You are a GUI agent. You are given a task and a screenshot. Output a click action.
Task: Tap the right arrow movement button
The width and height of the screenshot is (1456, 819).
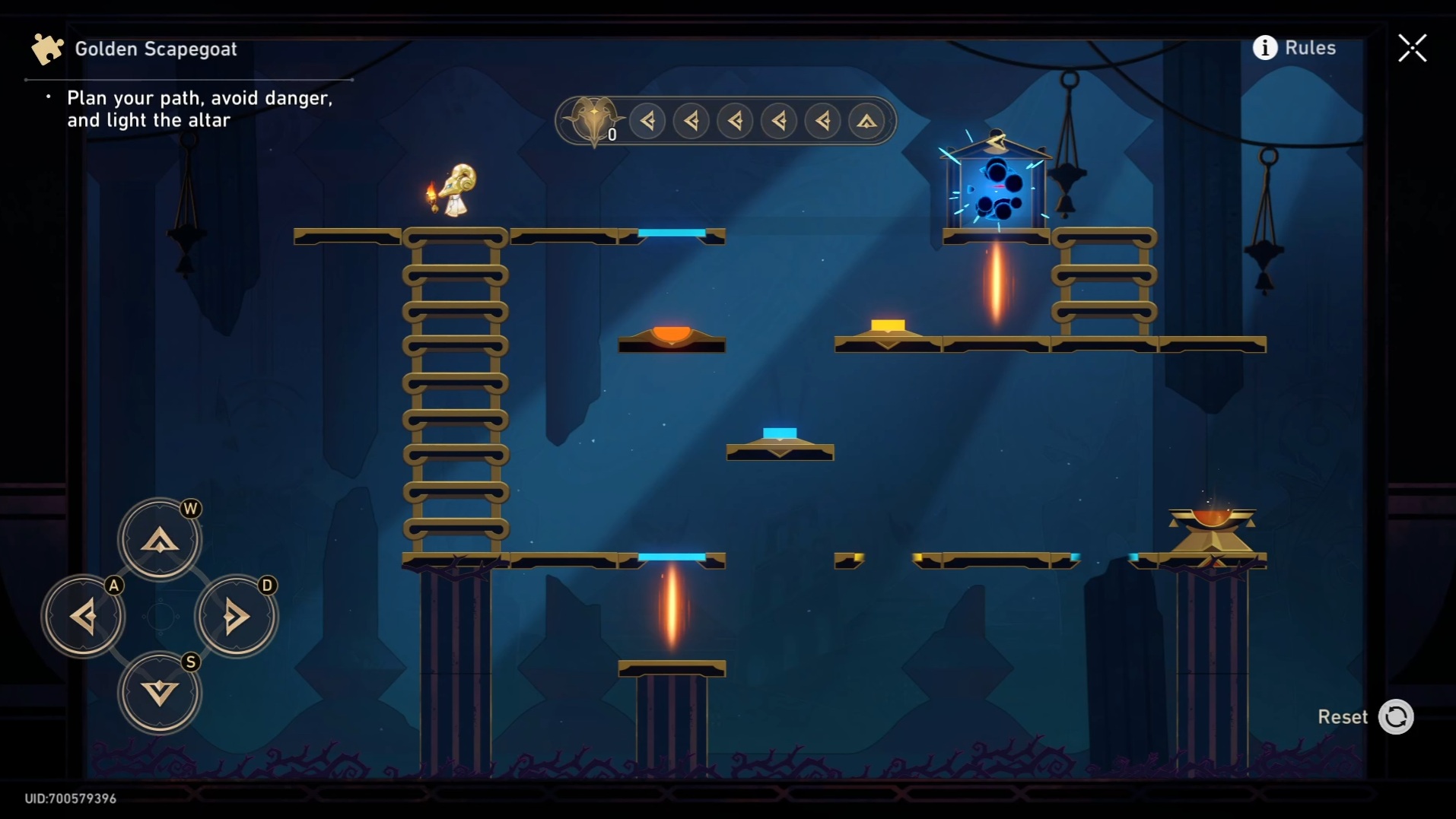[x=236, y=616]
